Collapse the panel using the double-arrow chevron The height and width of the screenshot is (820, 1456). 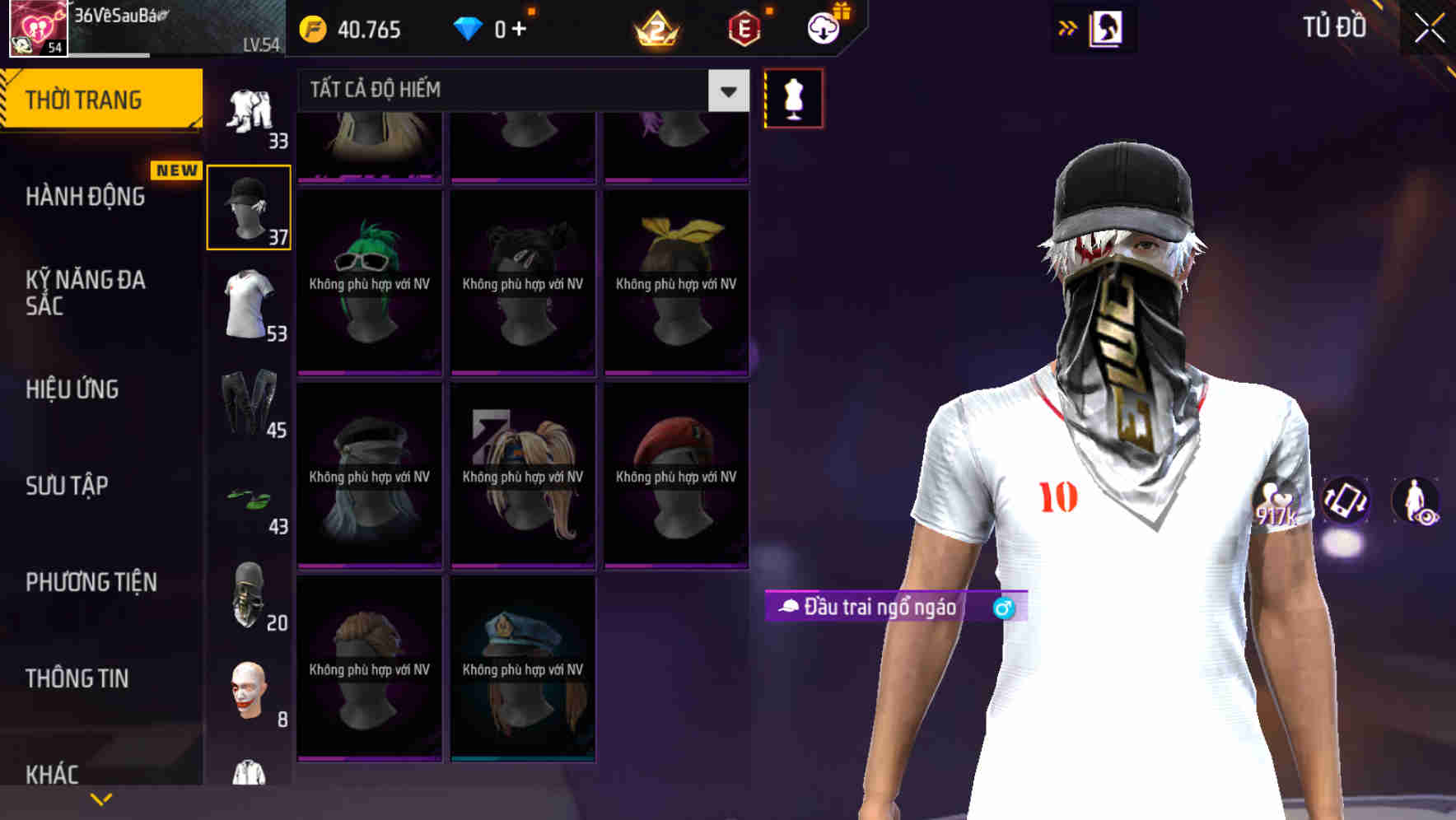(x=1068, y=27)
